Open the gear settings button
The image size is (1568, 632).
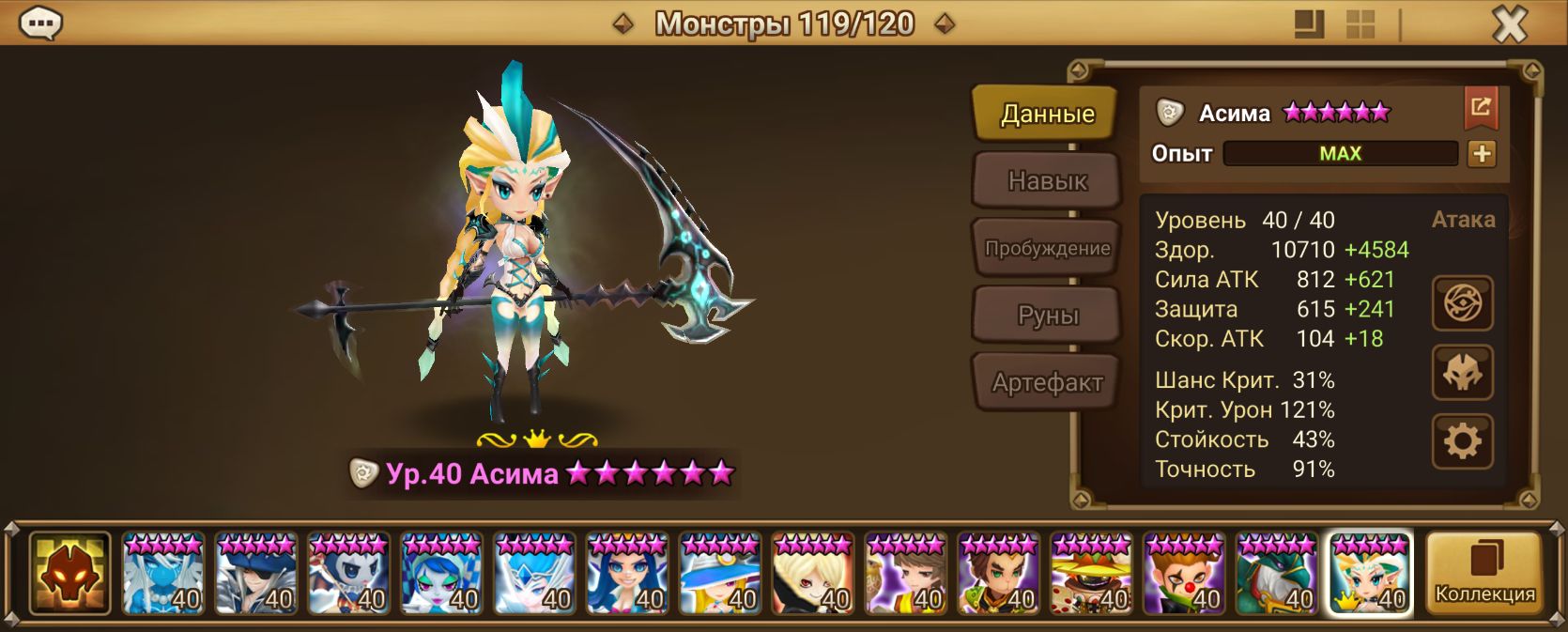pyautogui.click(x=1462, y=441)
